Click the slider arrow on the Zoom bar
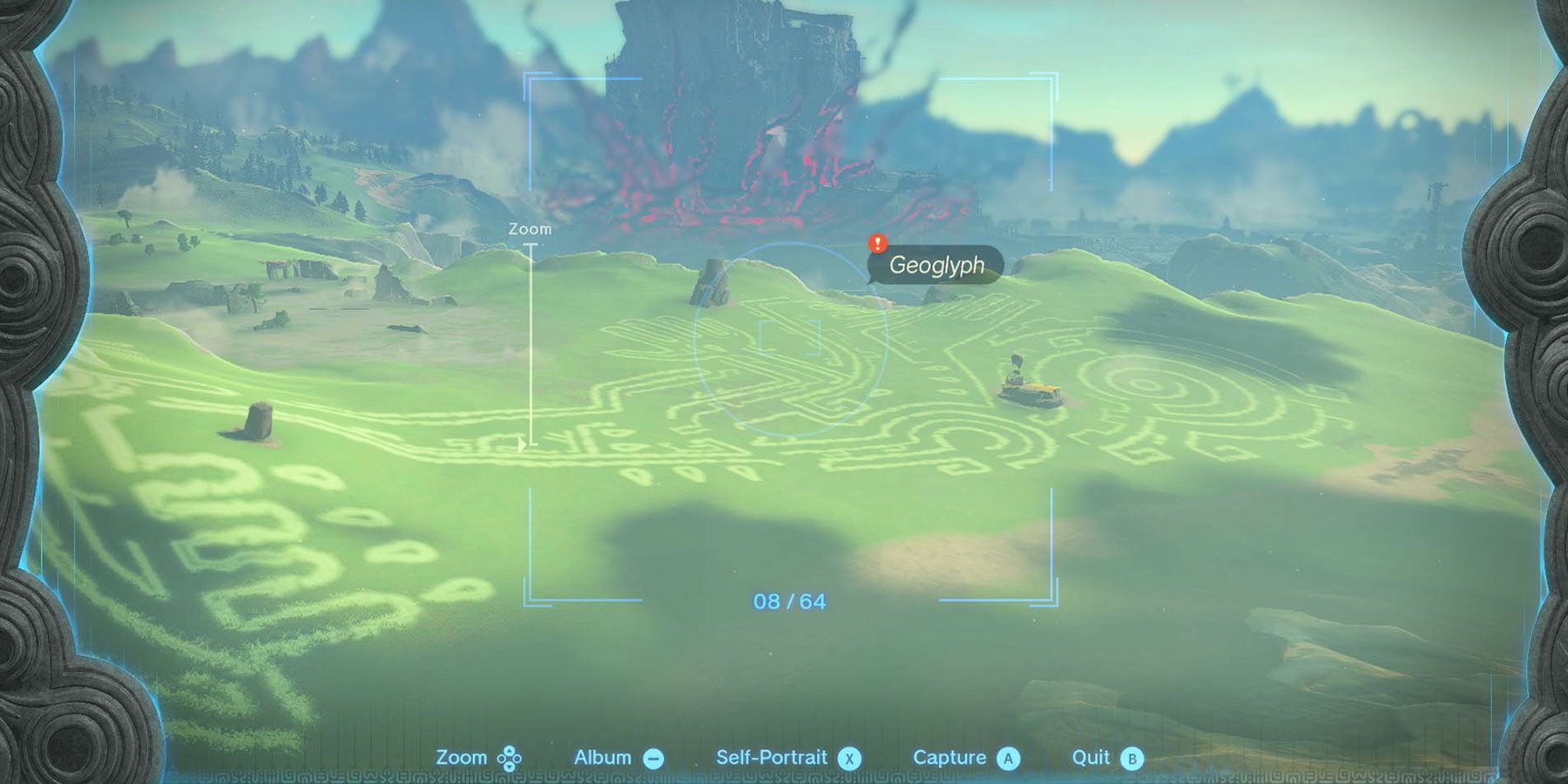 (523, 442)
